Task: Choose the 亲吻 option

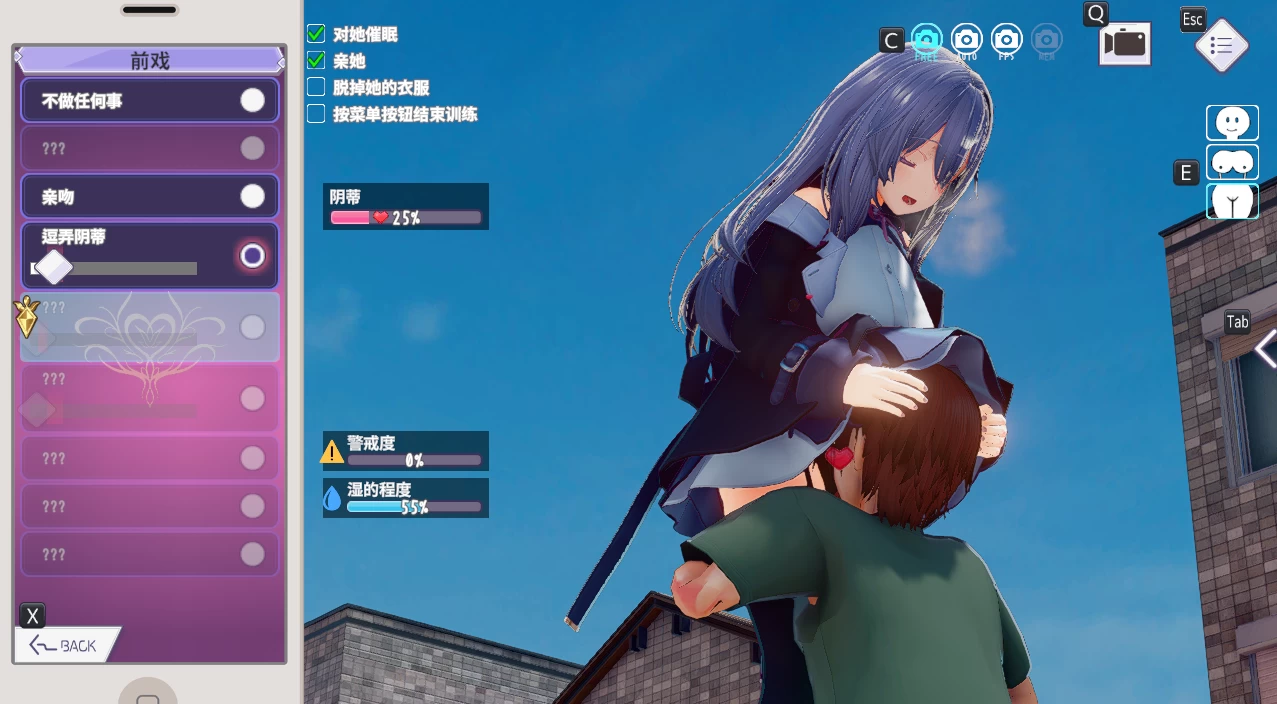Action: pos(150,197)
